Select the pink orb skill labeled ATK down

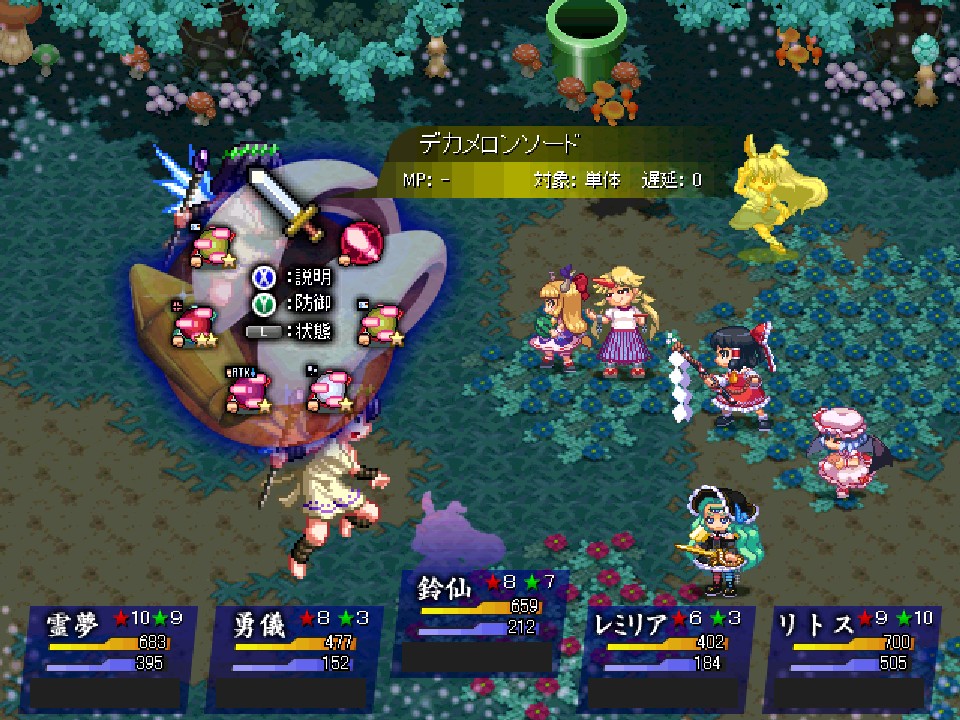click(x=247, y=389)
